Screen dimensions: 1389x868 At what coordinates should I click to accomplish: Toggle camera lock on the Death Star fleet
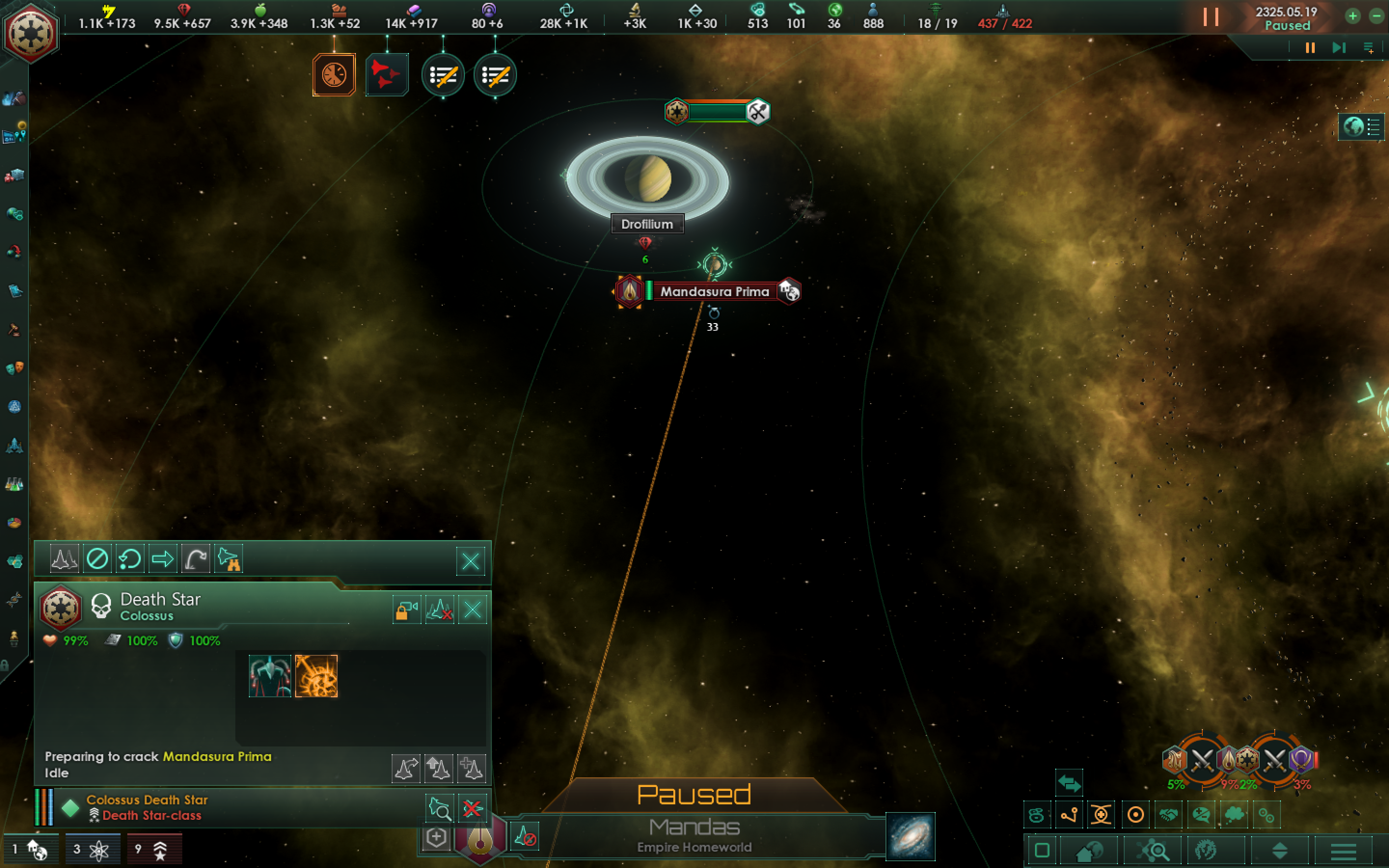[407, 609]
